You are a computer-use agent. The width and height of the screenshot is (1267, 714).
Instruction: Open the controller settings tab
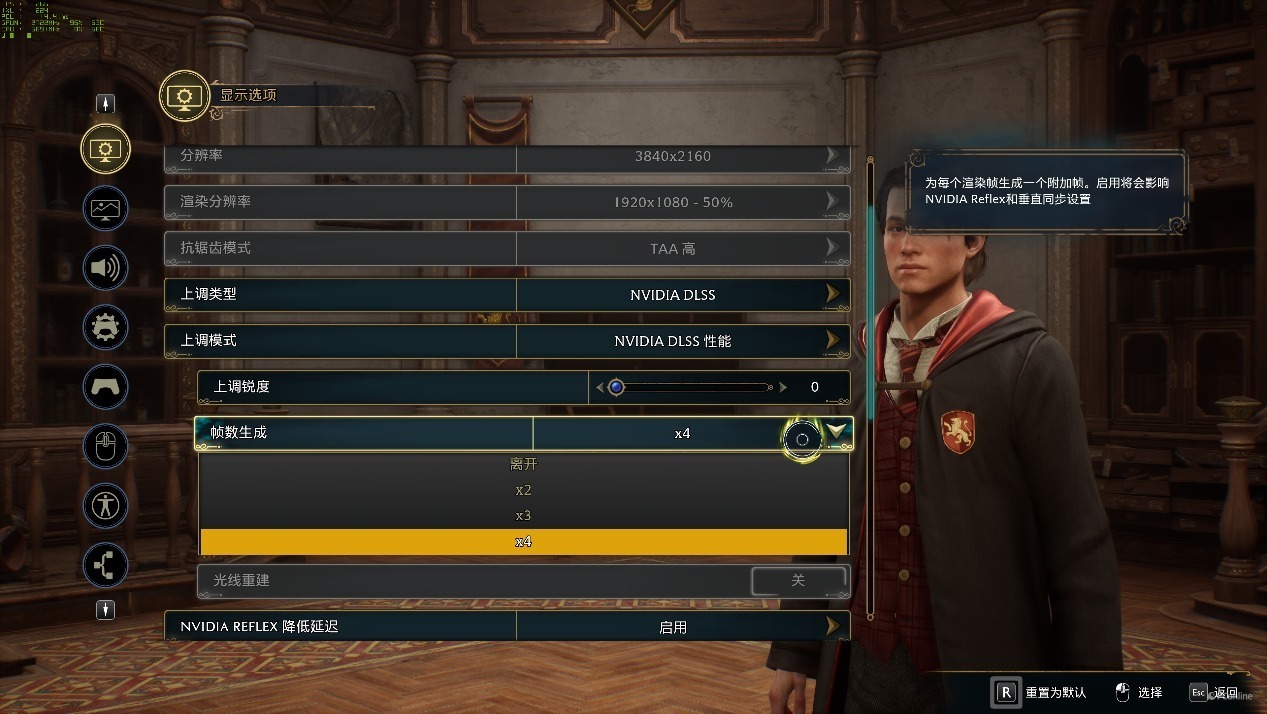pyautogui.click(x=105, y=386)
